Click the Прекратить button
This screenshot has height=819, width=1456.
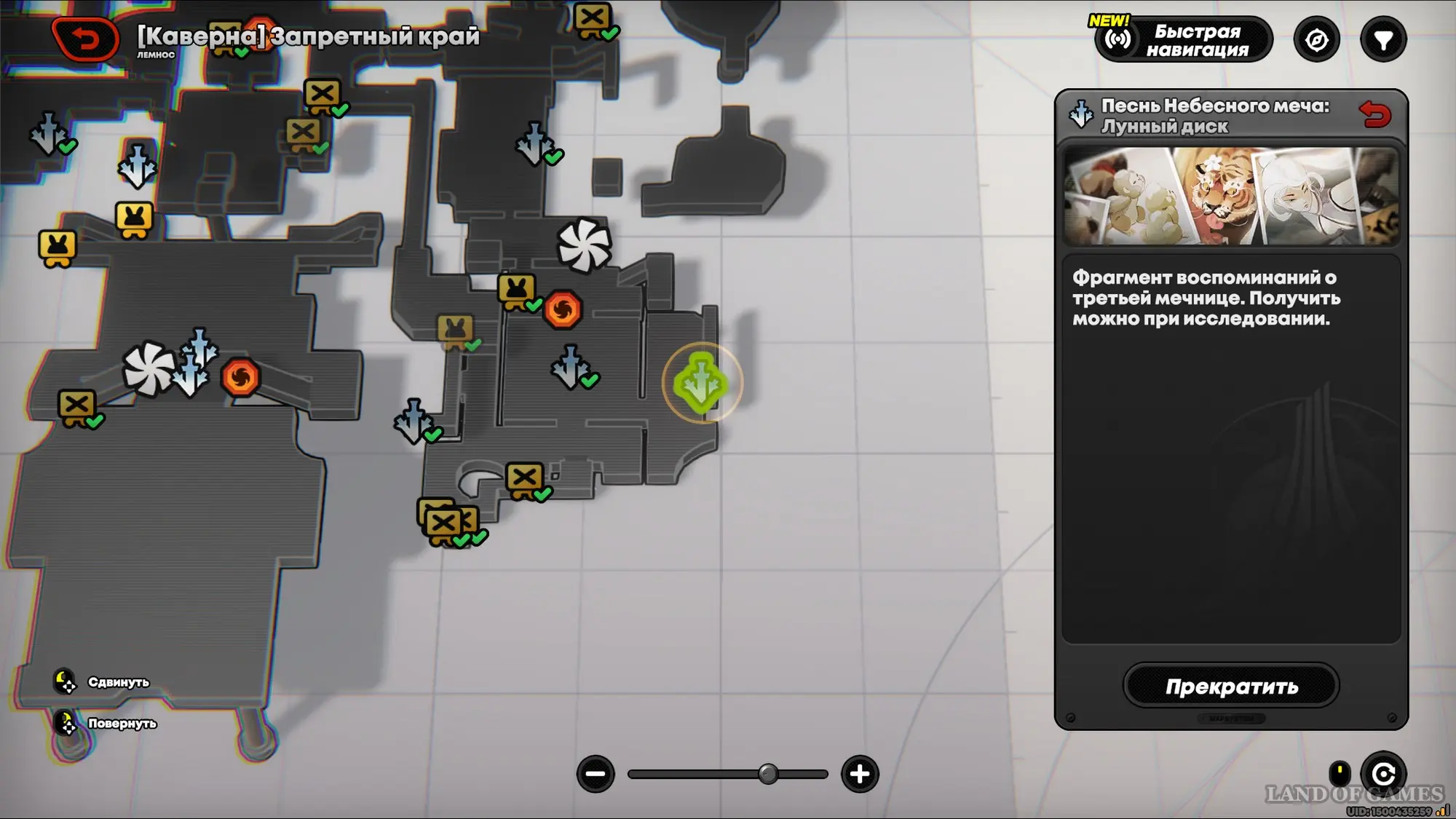point(1231,686)
